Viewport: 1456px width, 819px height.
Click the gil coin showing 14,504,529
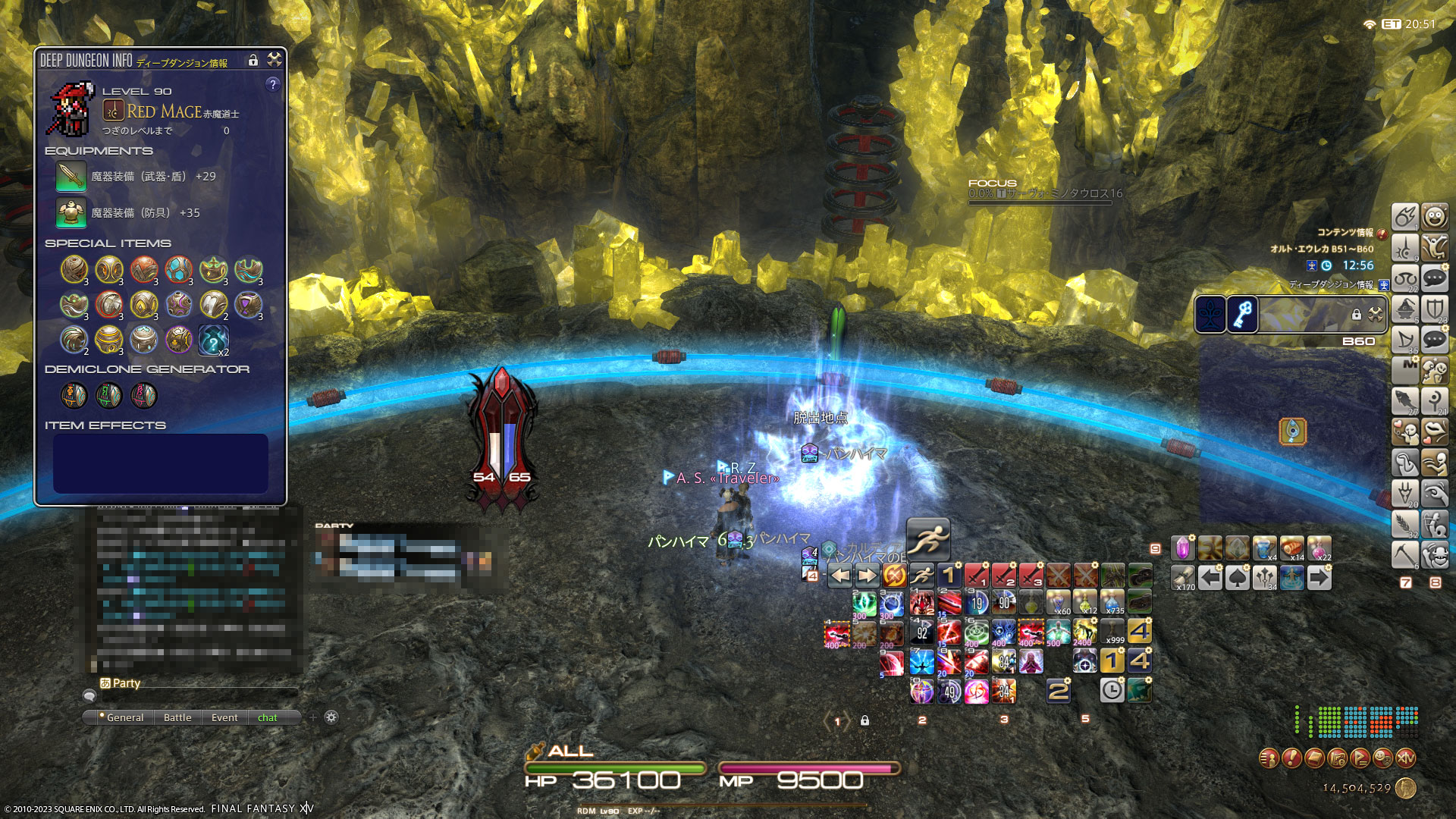(x=1406, y=789)
